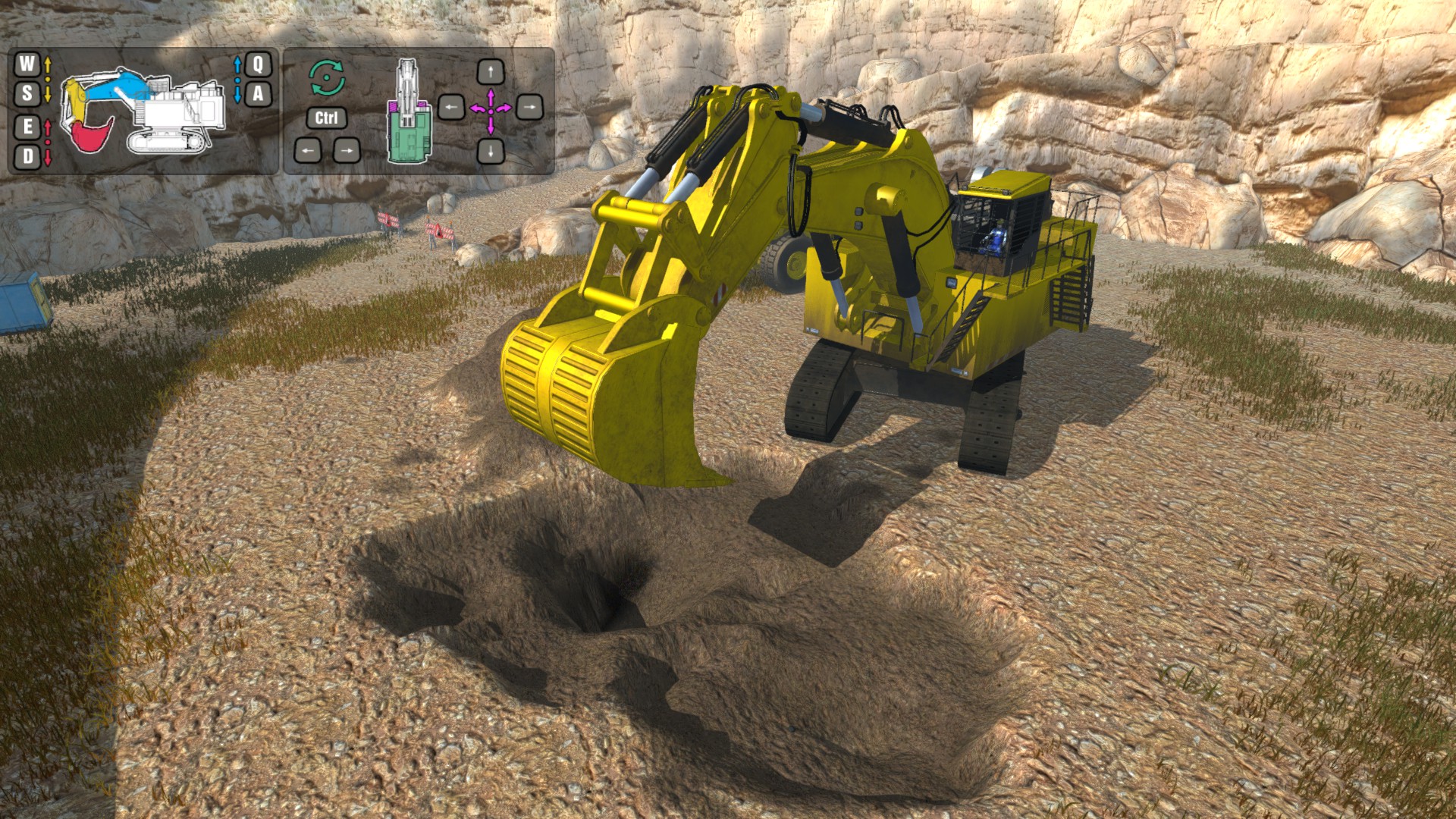Click the E key hint icon
The image size is (1456, 819).
(x=27, y=129)
